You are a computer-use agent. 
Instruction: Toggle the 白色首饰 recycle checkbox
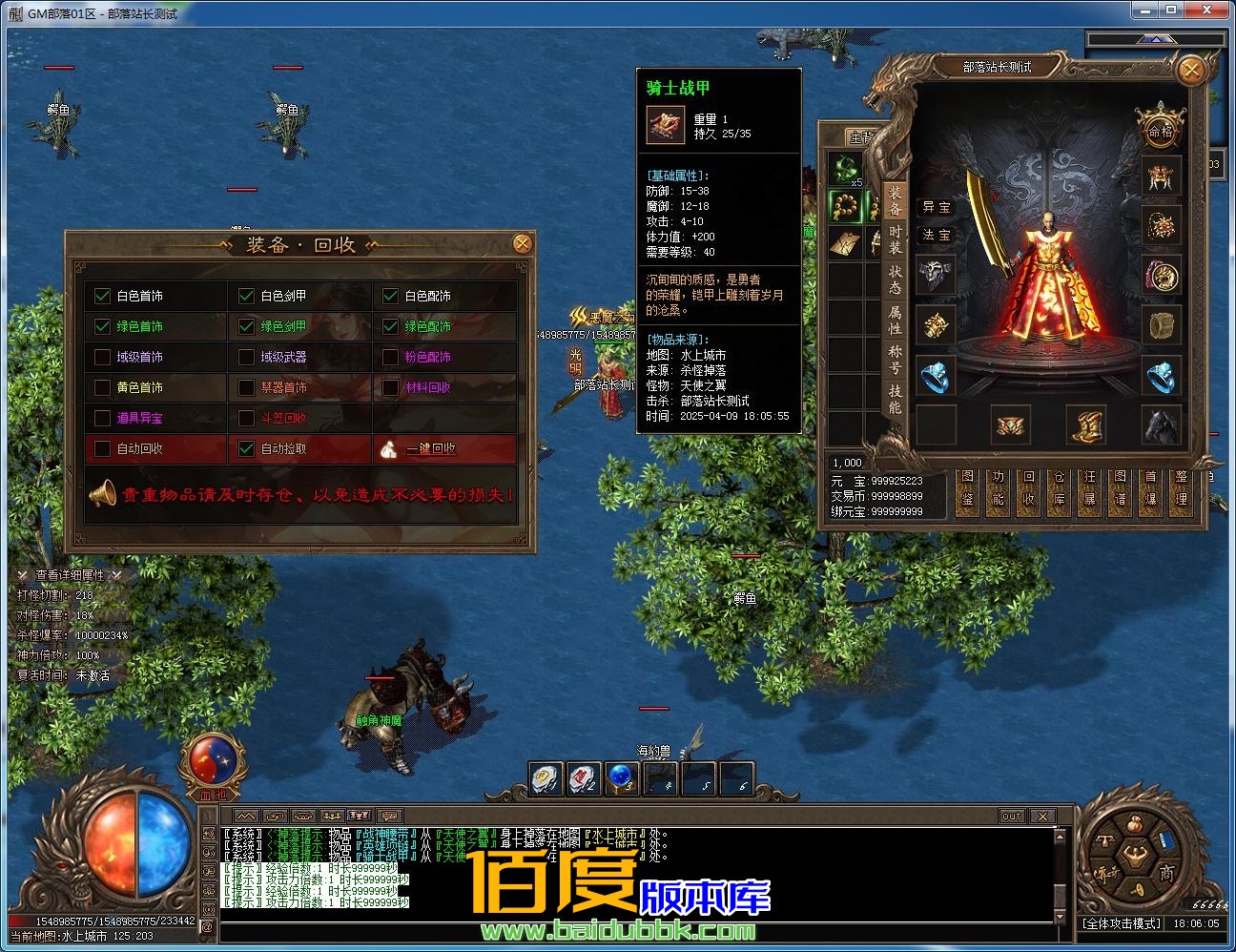coord(103,296)
